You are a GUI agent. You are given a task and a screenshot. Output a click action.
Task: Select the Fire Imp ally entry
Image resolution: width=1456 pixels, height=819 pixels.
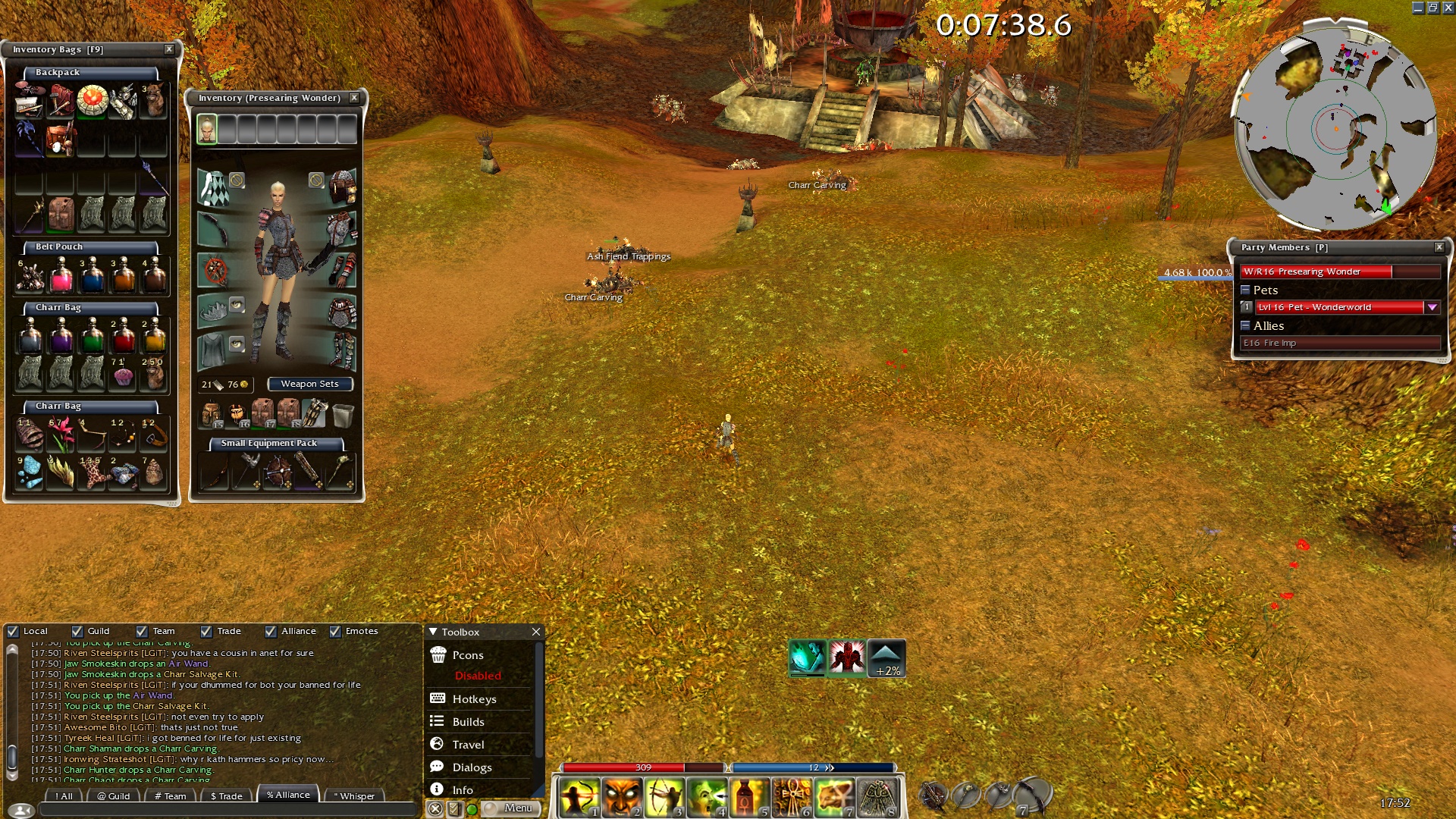(x=1339, y=344)
